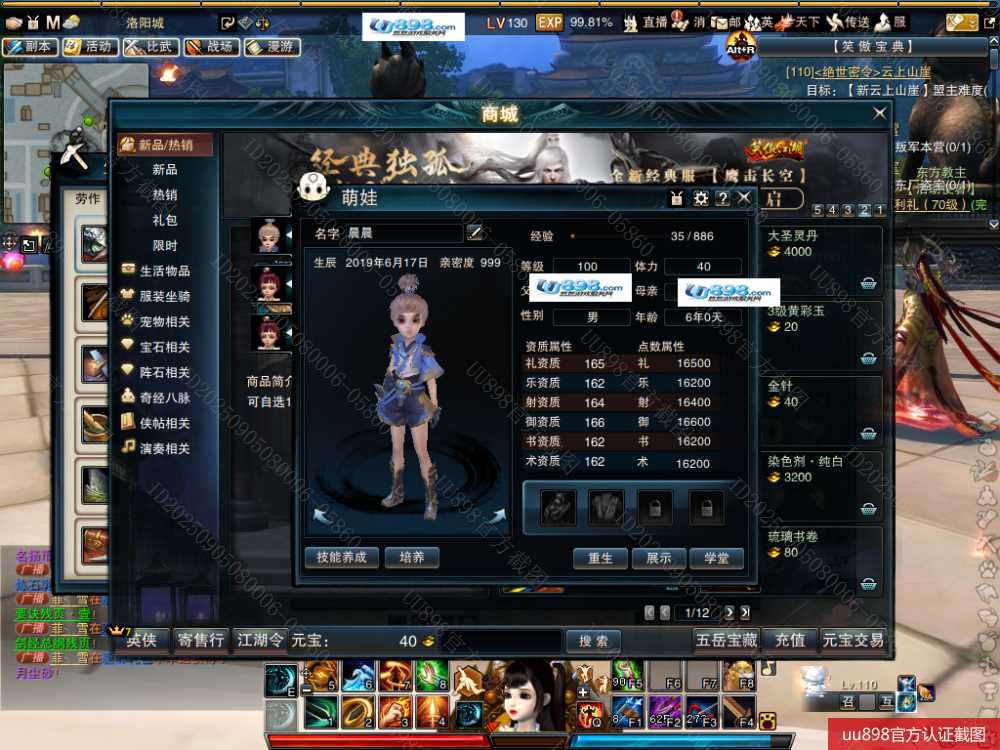Select the 宠物相关 shop category
The height and width of the screenshot is (750, 1000).
[164, 322]
